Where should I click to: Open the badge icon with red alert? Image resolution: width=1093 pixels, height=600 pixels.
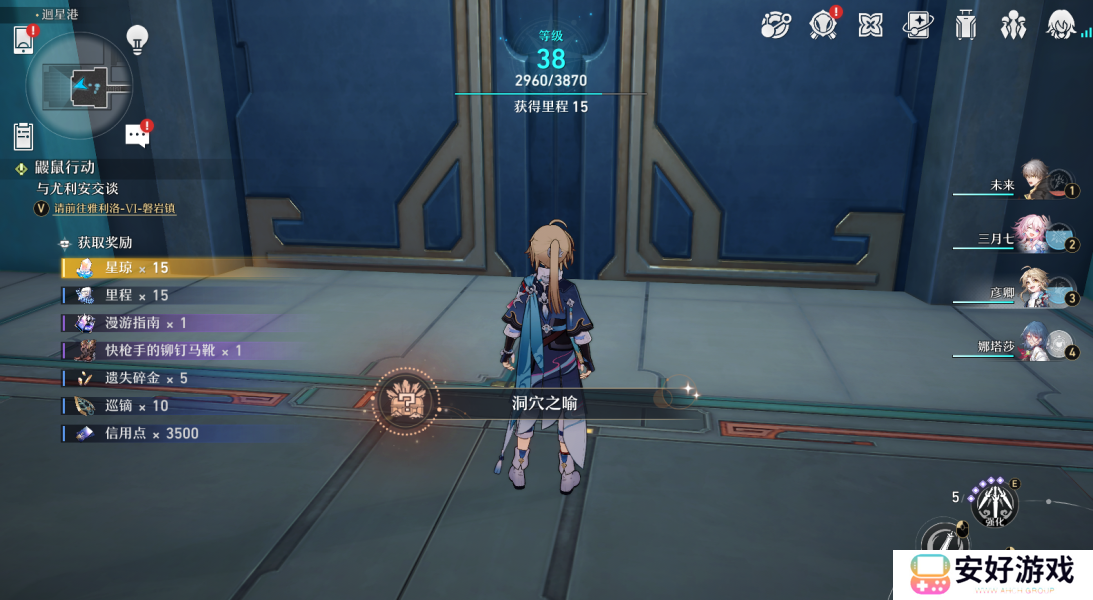point(823,25)
